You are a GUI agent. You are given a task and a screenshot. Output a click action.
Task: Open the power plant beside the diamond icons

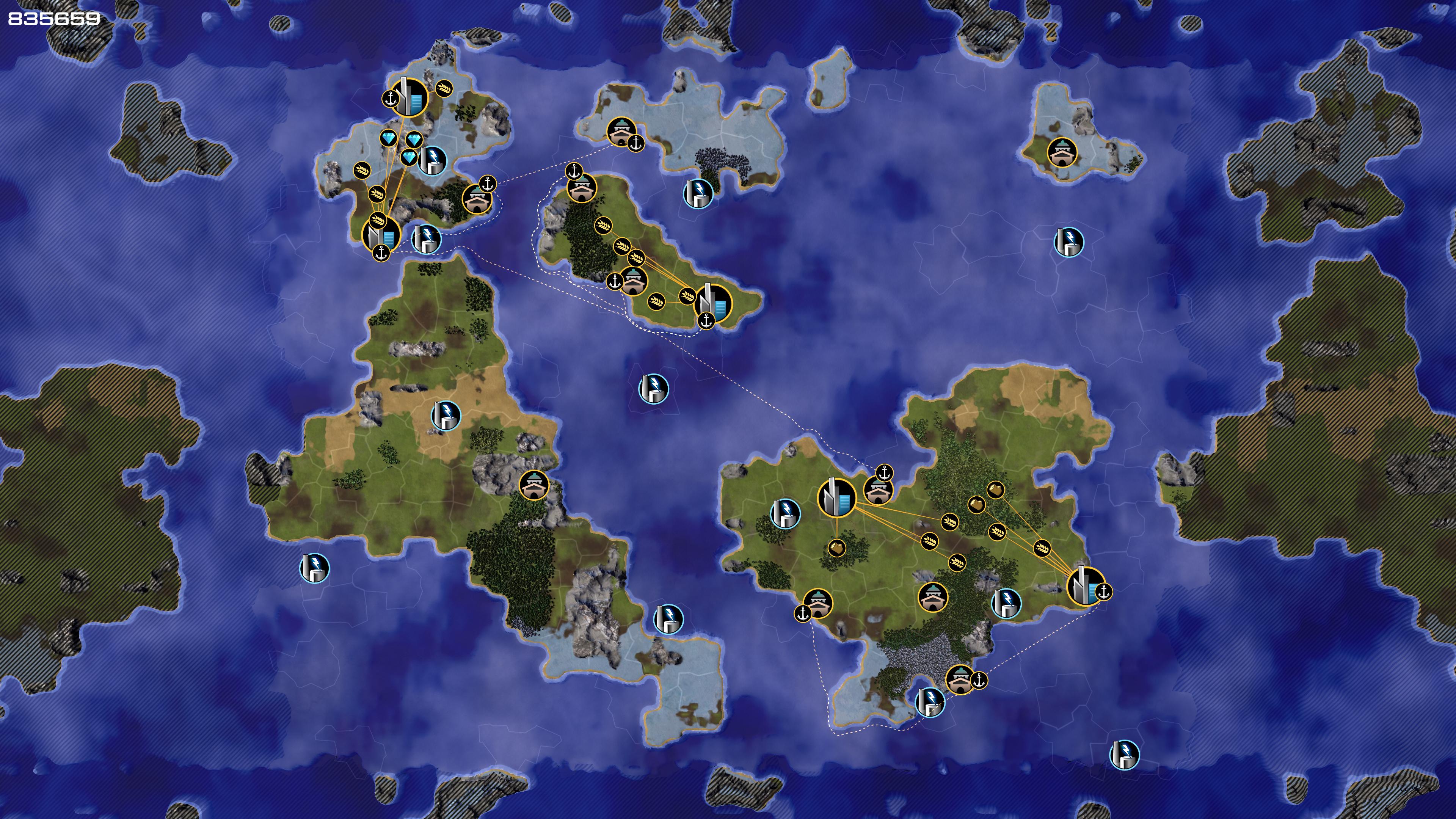(432, 160)
